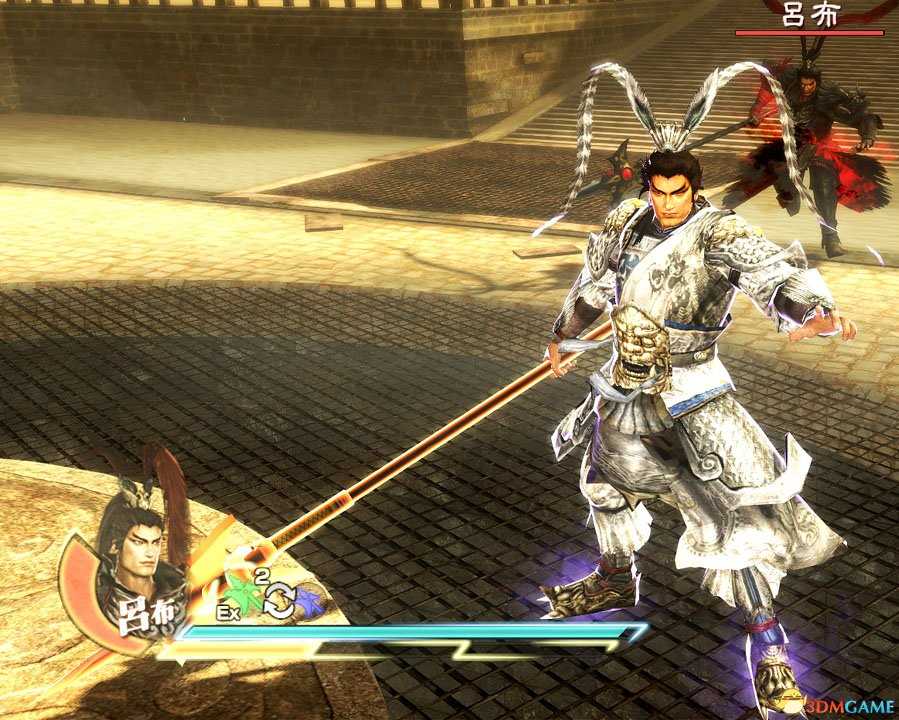Click the Lu Bu character portrait
Image resolution: width=899 pixels, height=720 pixels.
[x=135, y=545]
